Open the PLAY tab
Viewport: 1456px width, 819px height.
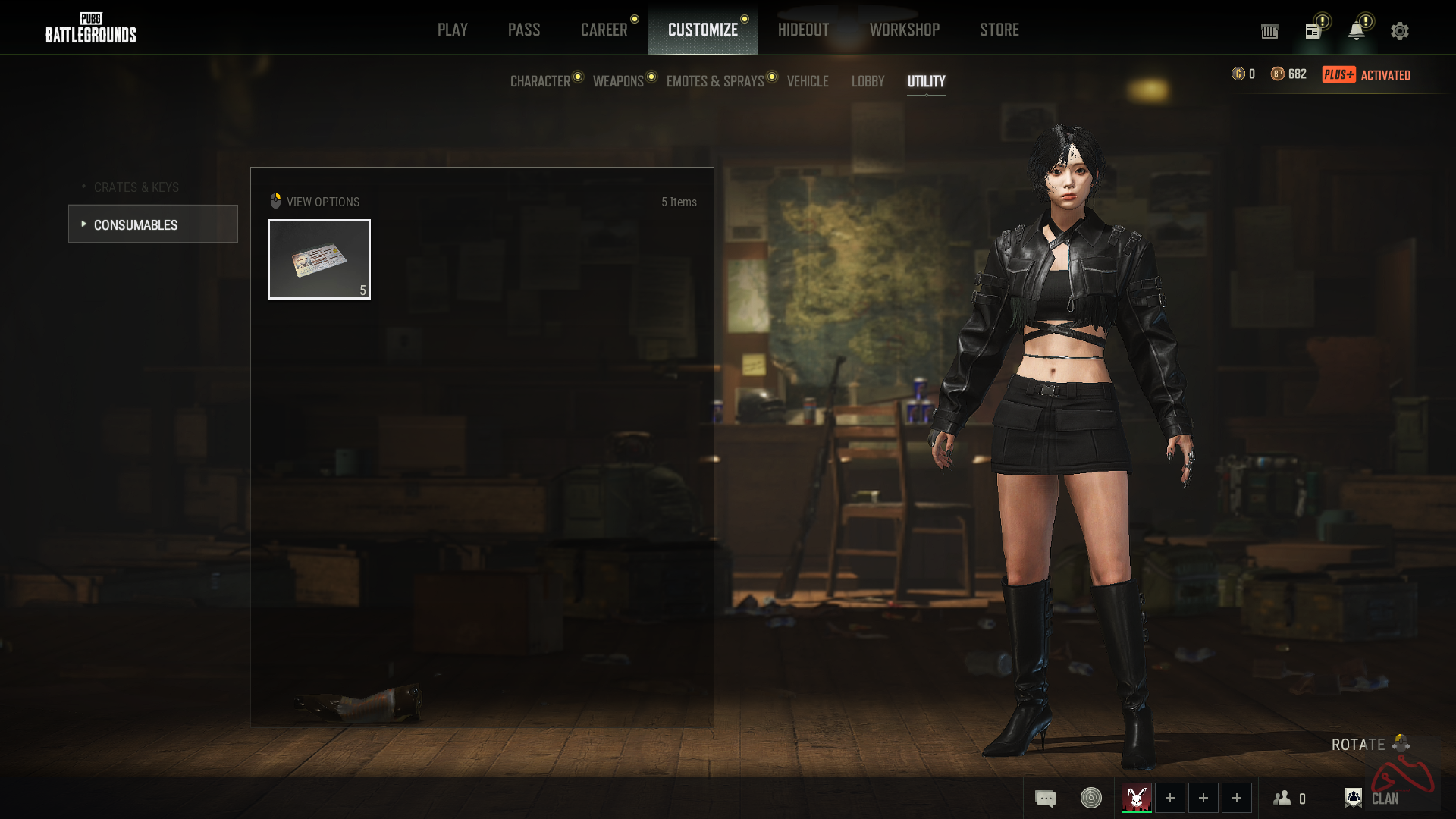tap(452, 30)
